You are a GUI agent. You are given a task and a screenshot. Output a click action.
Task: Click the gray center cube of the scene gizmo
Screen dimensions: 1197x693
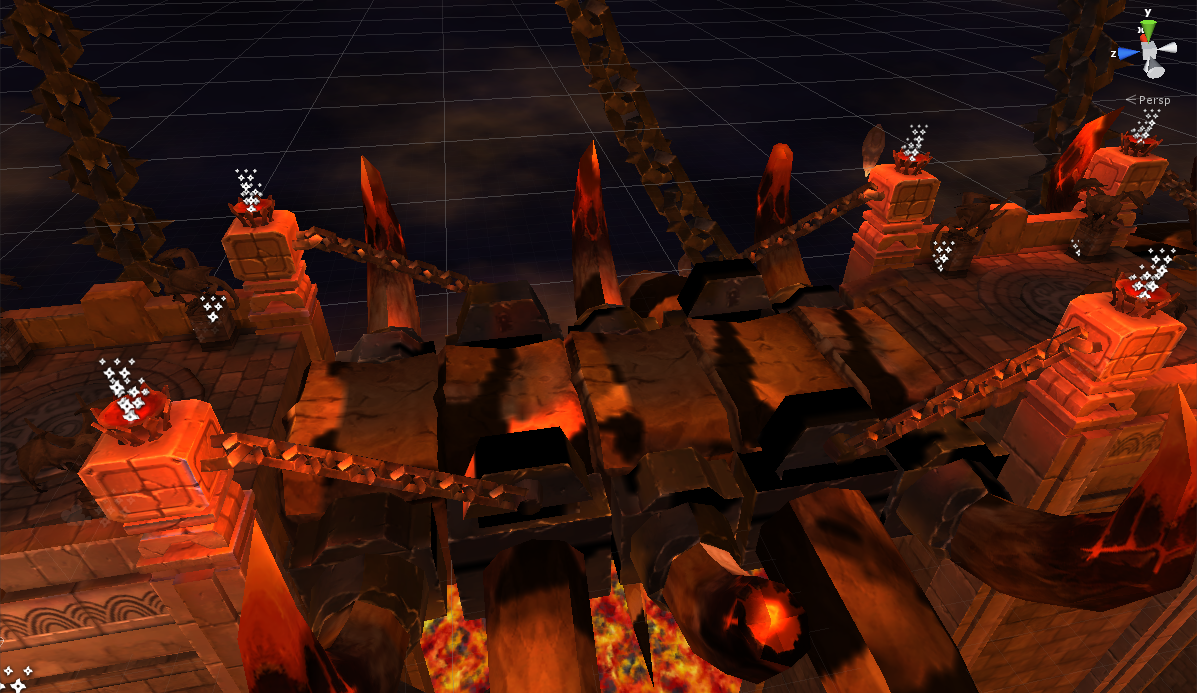pyautogui.click(x=1150, y=51)
